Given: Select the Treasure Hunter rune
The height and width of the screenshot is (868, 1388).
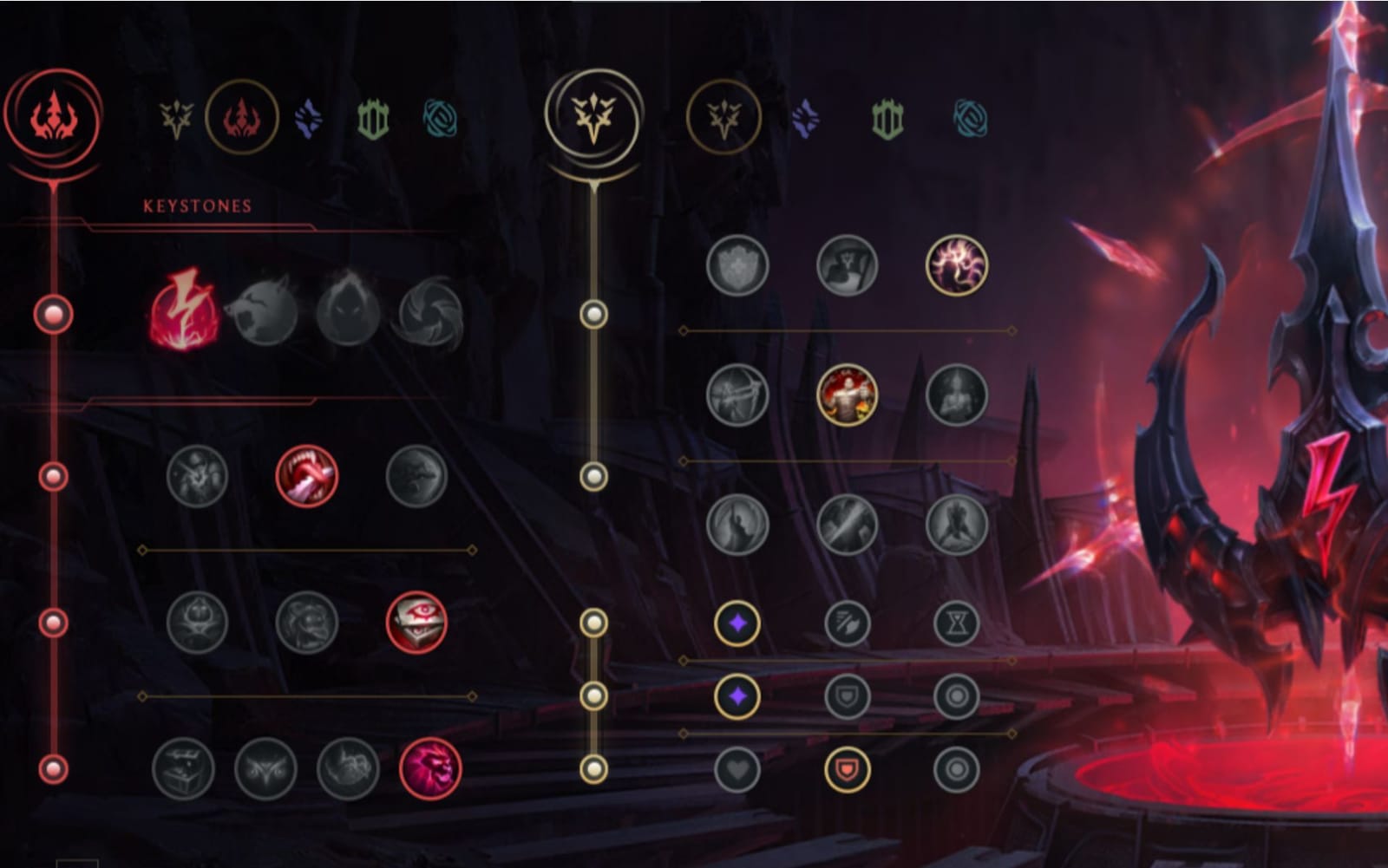Looking at the screenshot, I should click(187, 770).
